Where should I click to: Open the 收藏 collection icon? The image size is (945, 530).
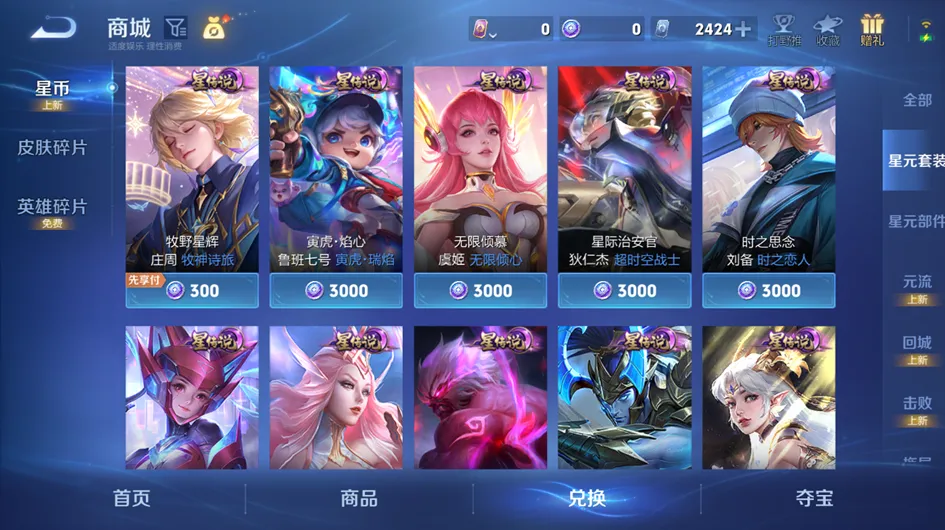tap(827, 30)
